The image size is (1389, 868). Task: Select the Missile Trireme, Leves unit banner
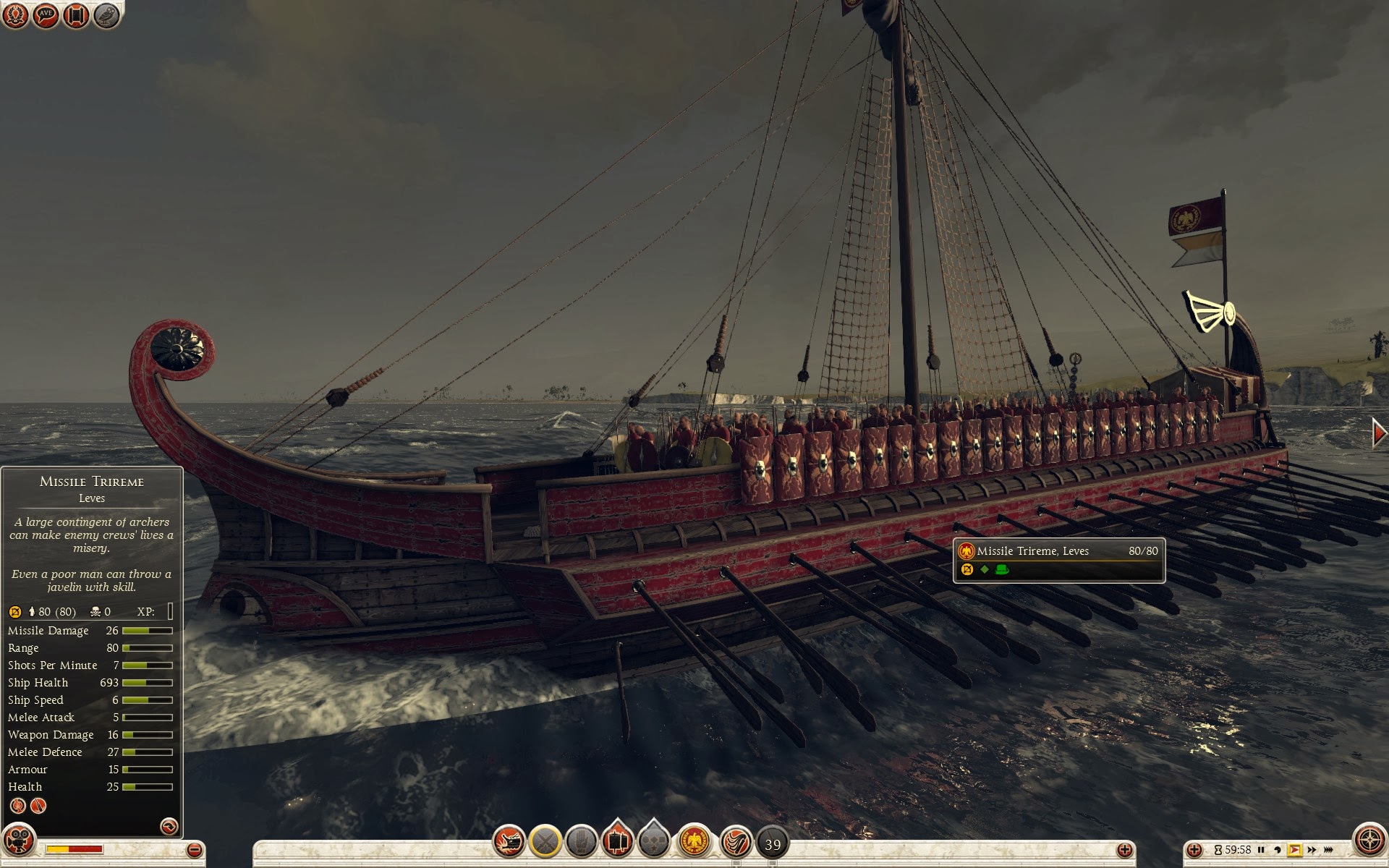click(1058, 559)
